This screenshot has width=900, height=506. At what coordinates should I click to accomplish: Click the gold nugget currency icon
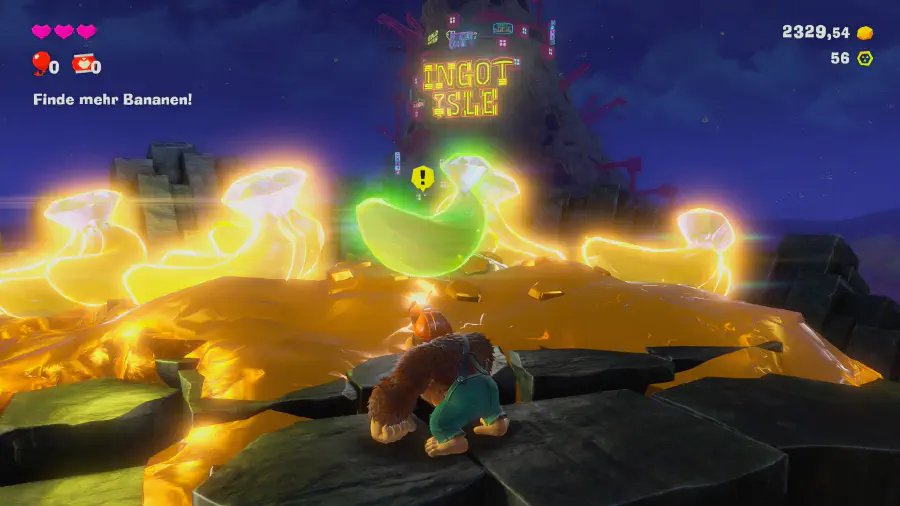pyautogui.click(x=865, y=33)
